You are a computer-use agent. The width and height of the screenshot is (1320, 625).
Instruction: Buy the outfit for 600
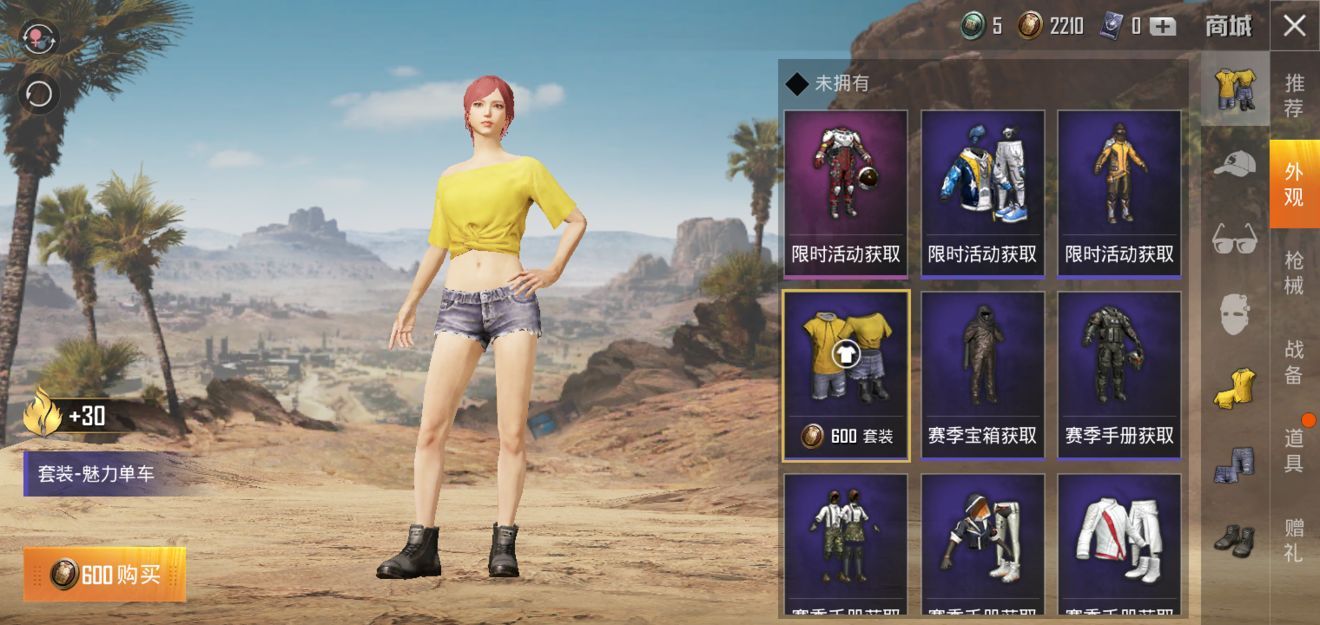pos(105,574)
